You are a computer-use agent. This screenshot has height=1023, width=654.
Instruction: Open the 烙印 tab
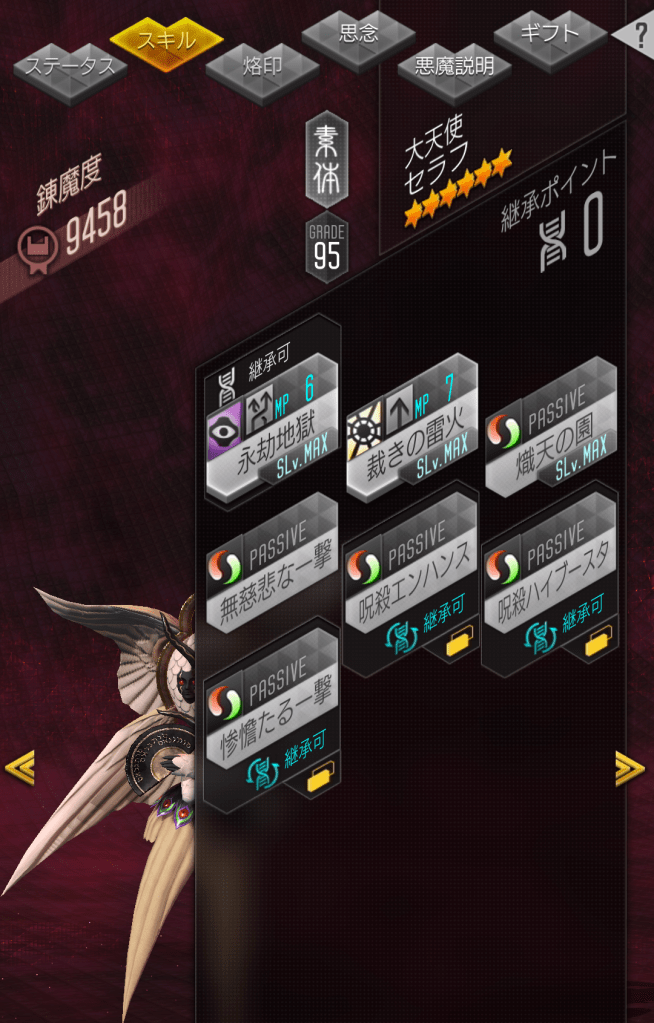point(262,67)
